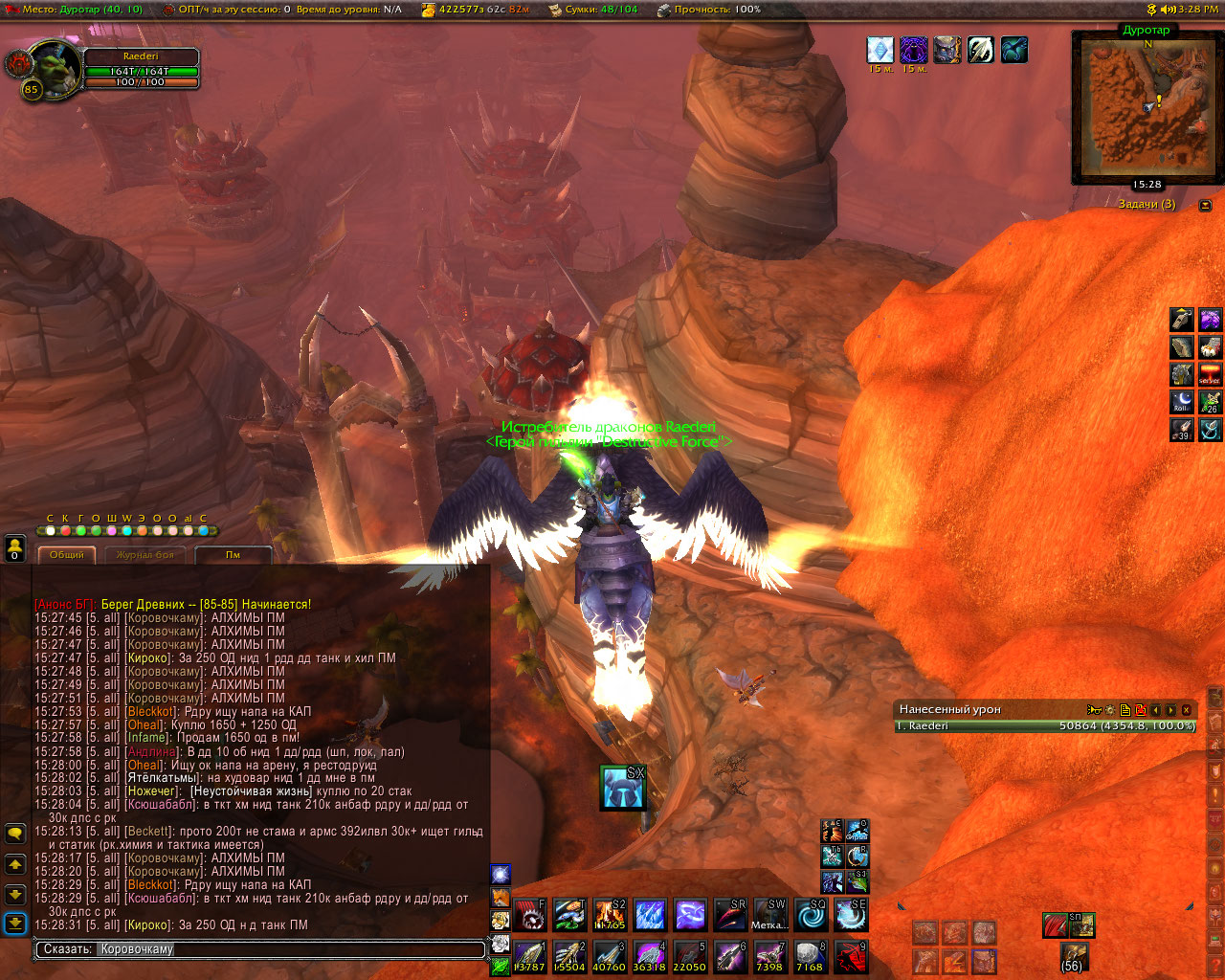Click the Roll moon icon button
The height and width of the screenshot is (980, 1225).
pyautogui.click(x=1183, y=402)
